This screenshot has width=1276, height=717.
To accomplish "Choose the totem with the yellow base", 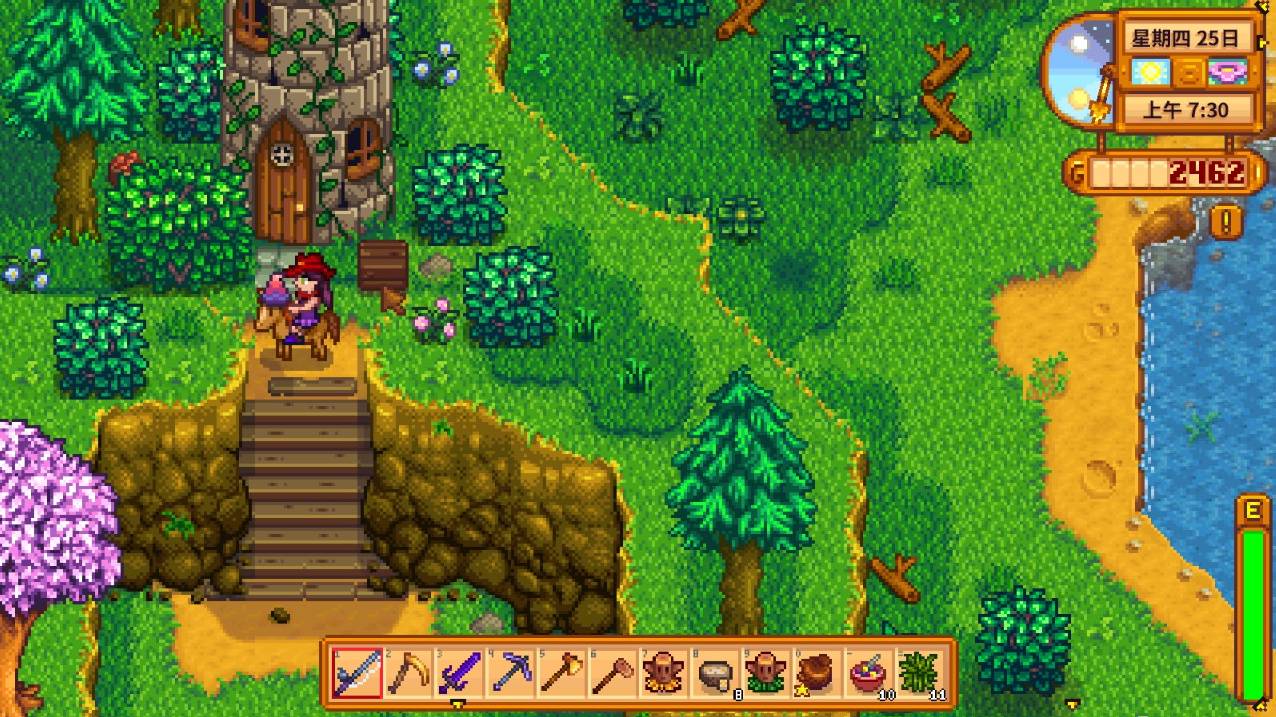I will pos(663,673).
